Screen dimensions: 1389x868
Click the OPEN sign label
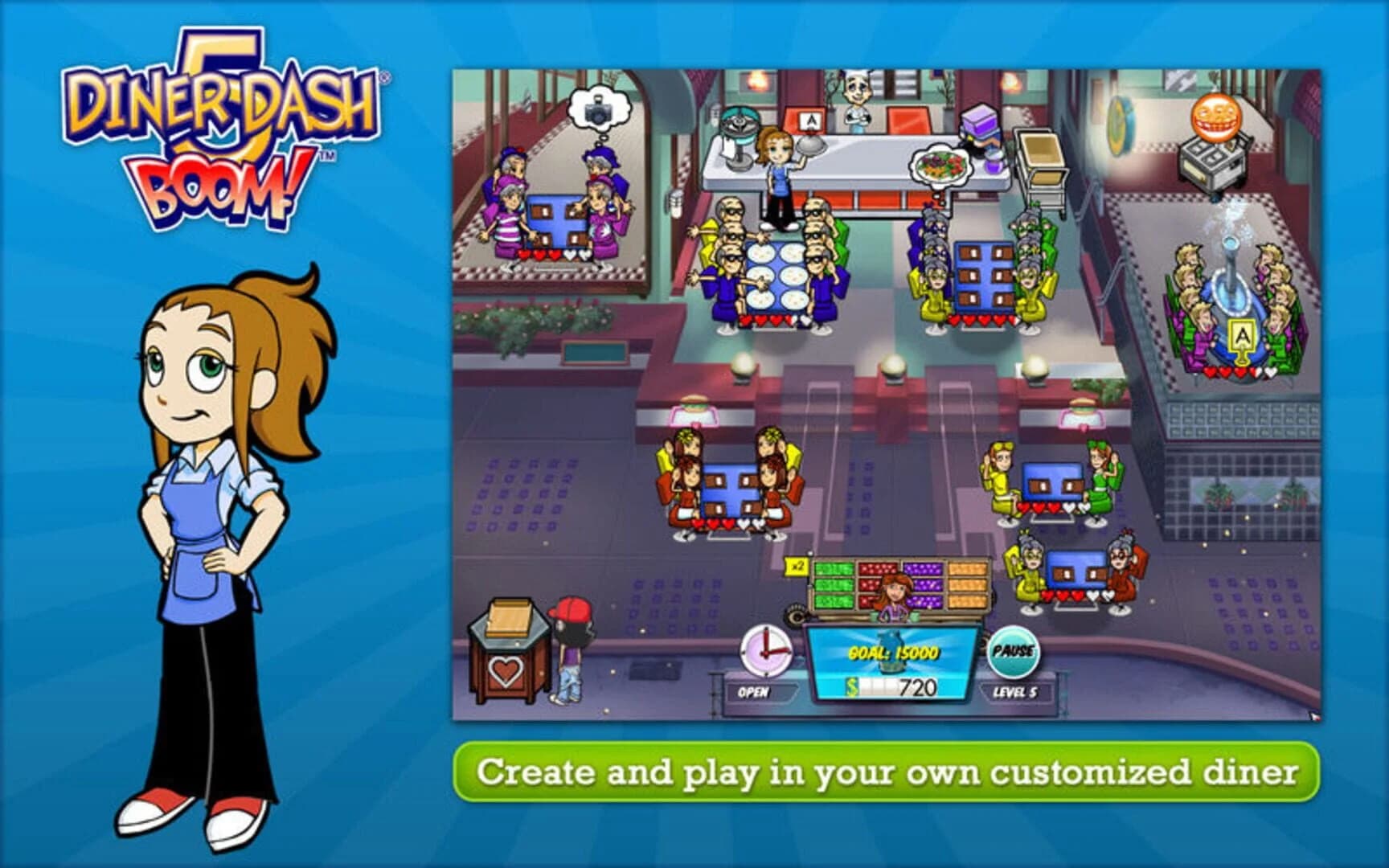pos(754,691)
